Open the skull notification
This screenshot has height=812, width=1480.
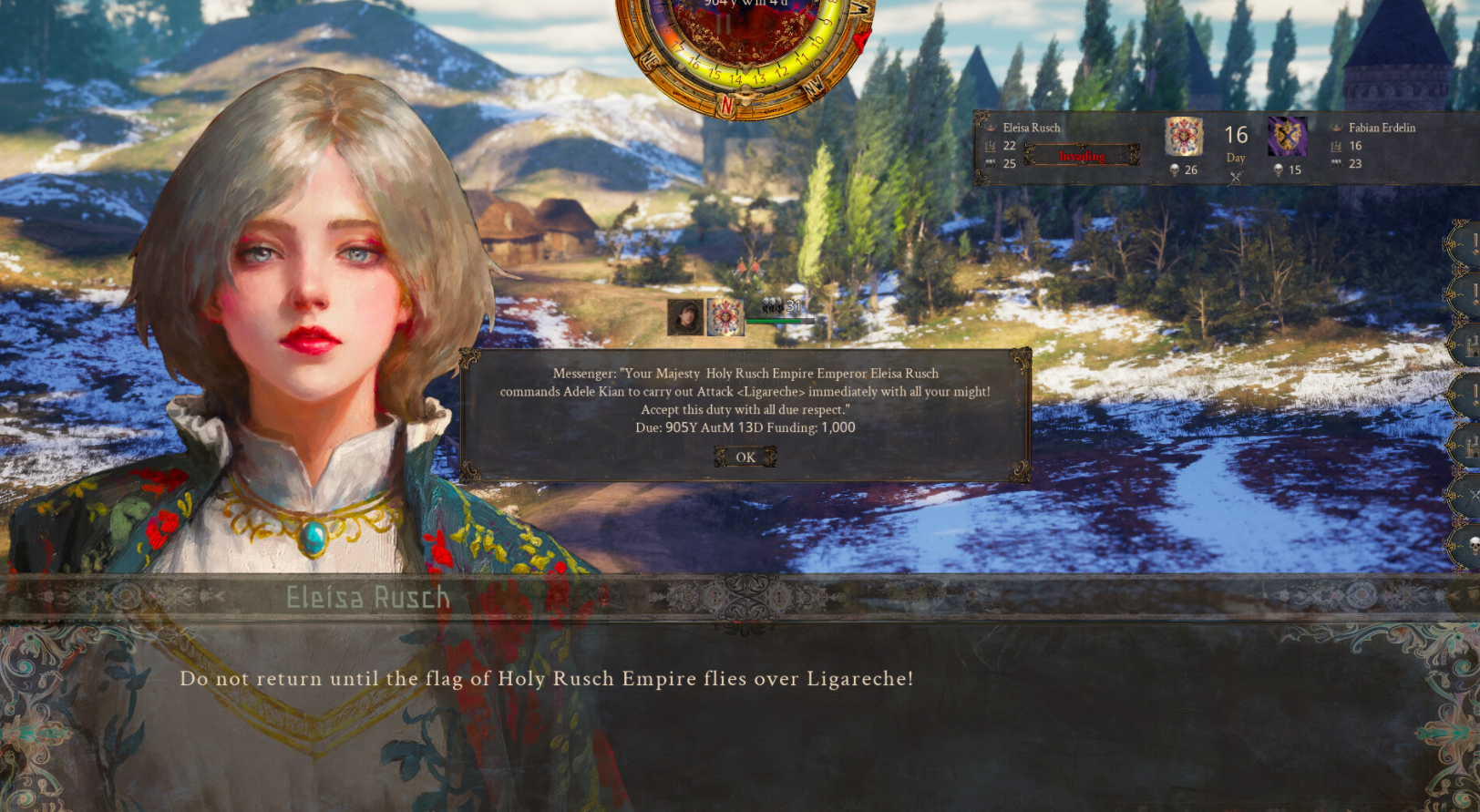[x=1471, y=545]
